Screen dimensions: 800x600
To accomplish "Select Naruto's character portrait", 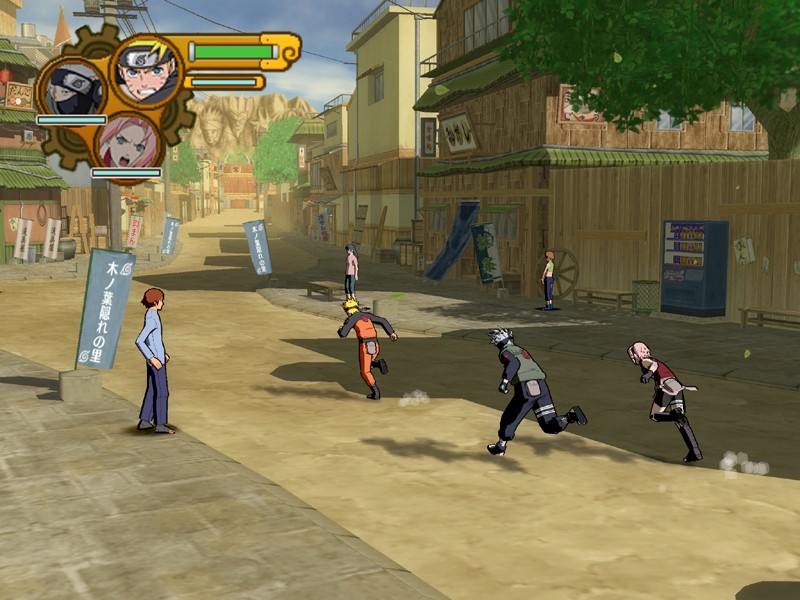I will click(x=146, y=69).
